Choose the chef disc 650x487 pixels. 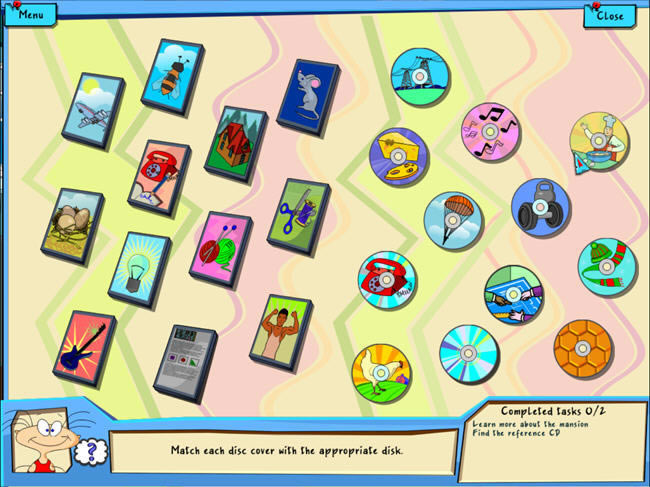click(x=599, y=142)
